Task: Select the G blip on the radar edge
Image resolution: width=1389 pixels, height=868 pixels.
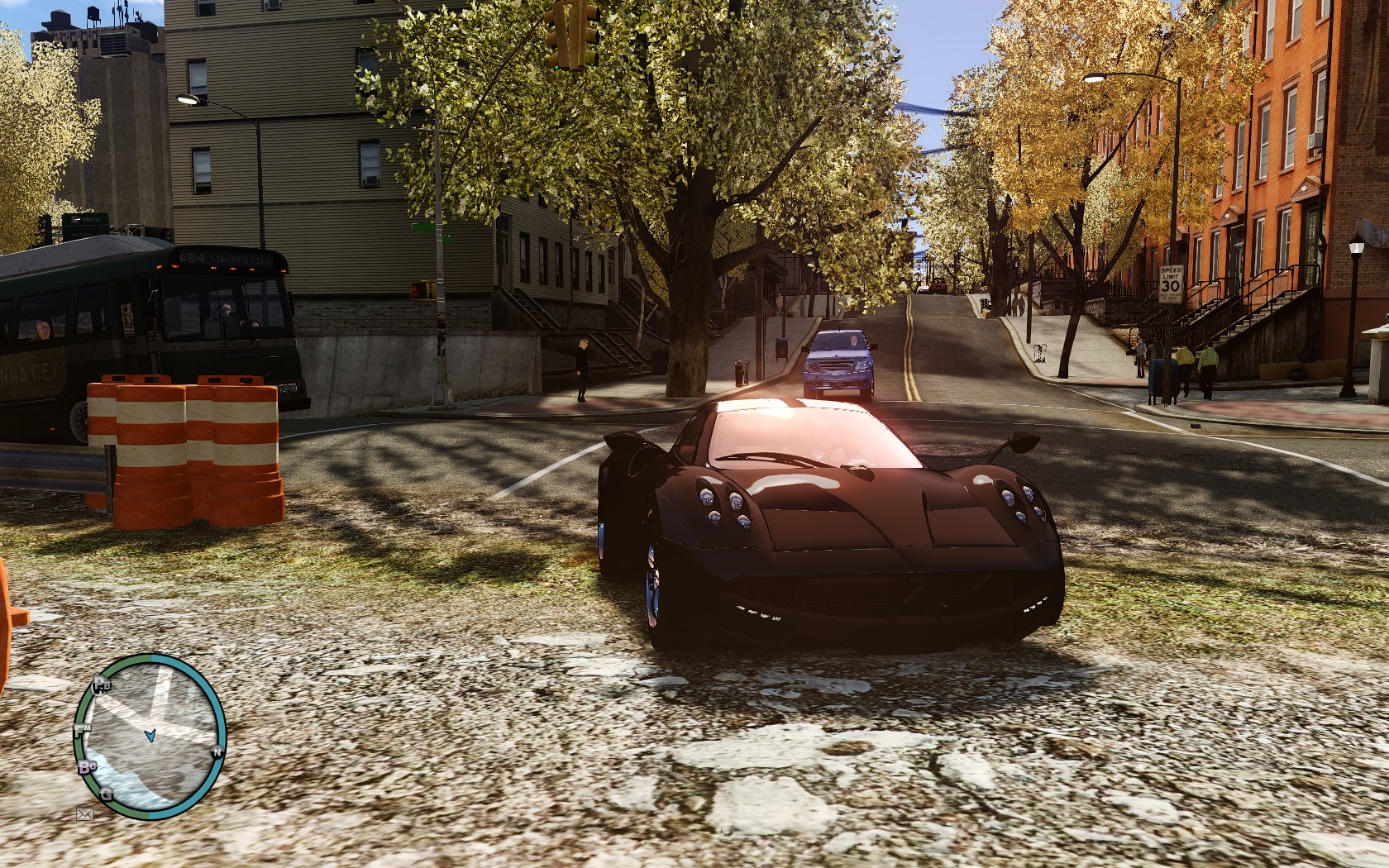Action: (x=107, y=795)
